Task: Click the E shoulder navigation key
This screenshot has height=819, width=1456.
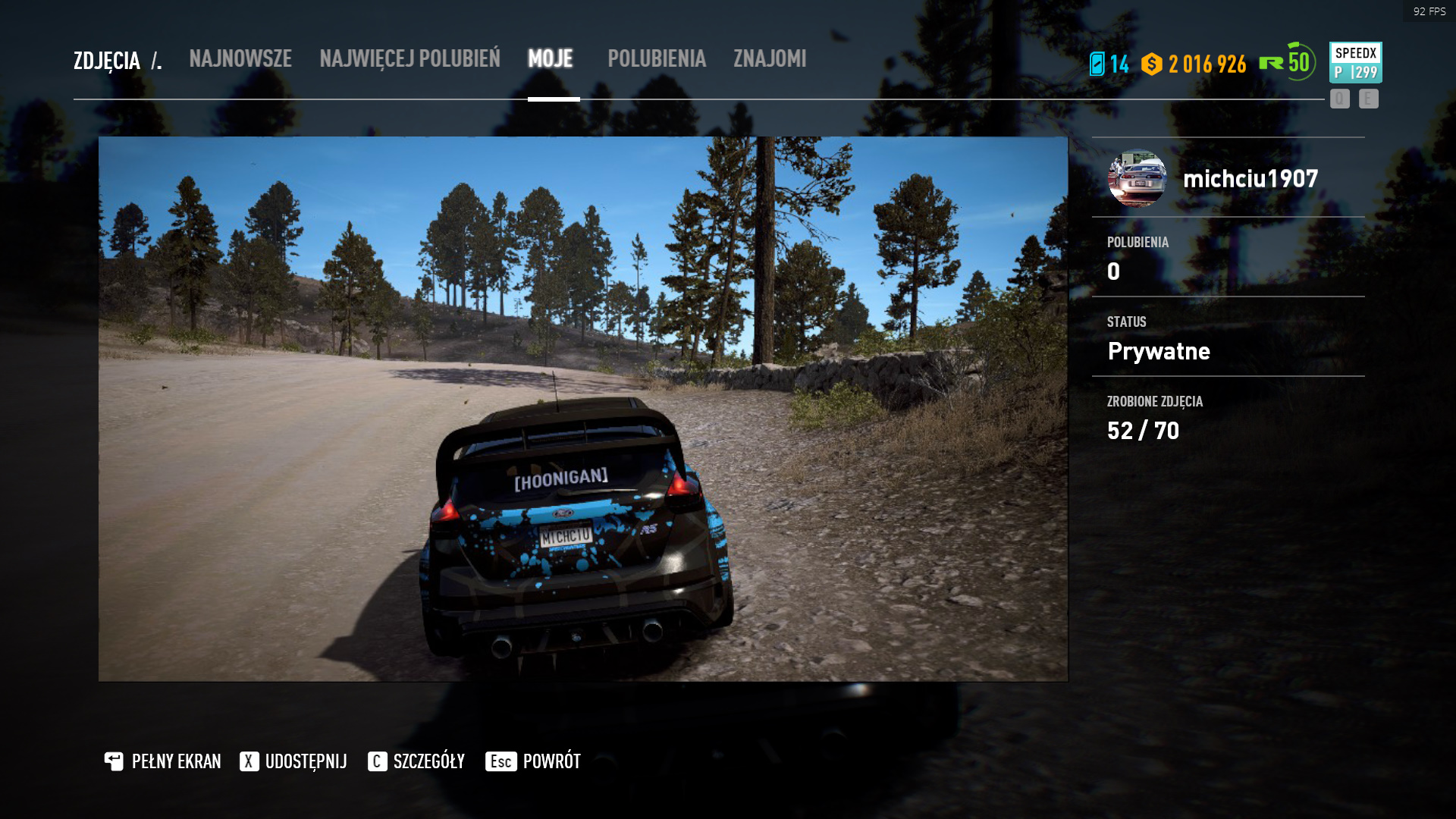Action: (1368, 99)
